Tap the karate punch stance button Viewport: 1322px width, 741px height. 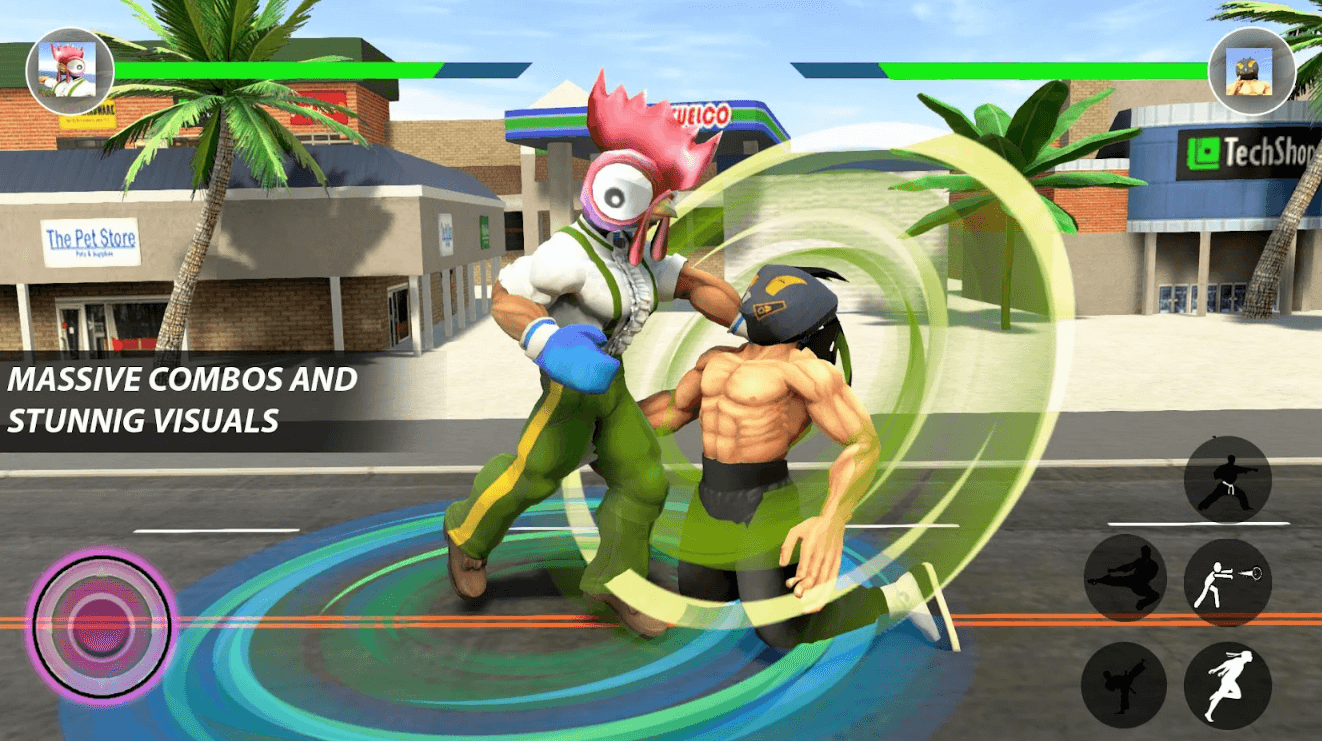pos(1227,479)
